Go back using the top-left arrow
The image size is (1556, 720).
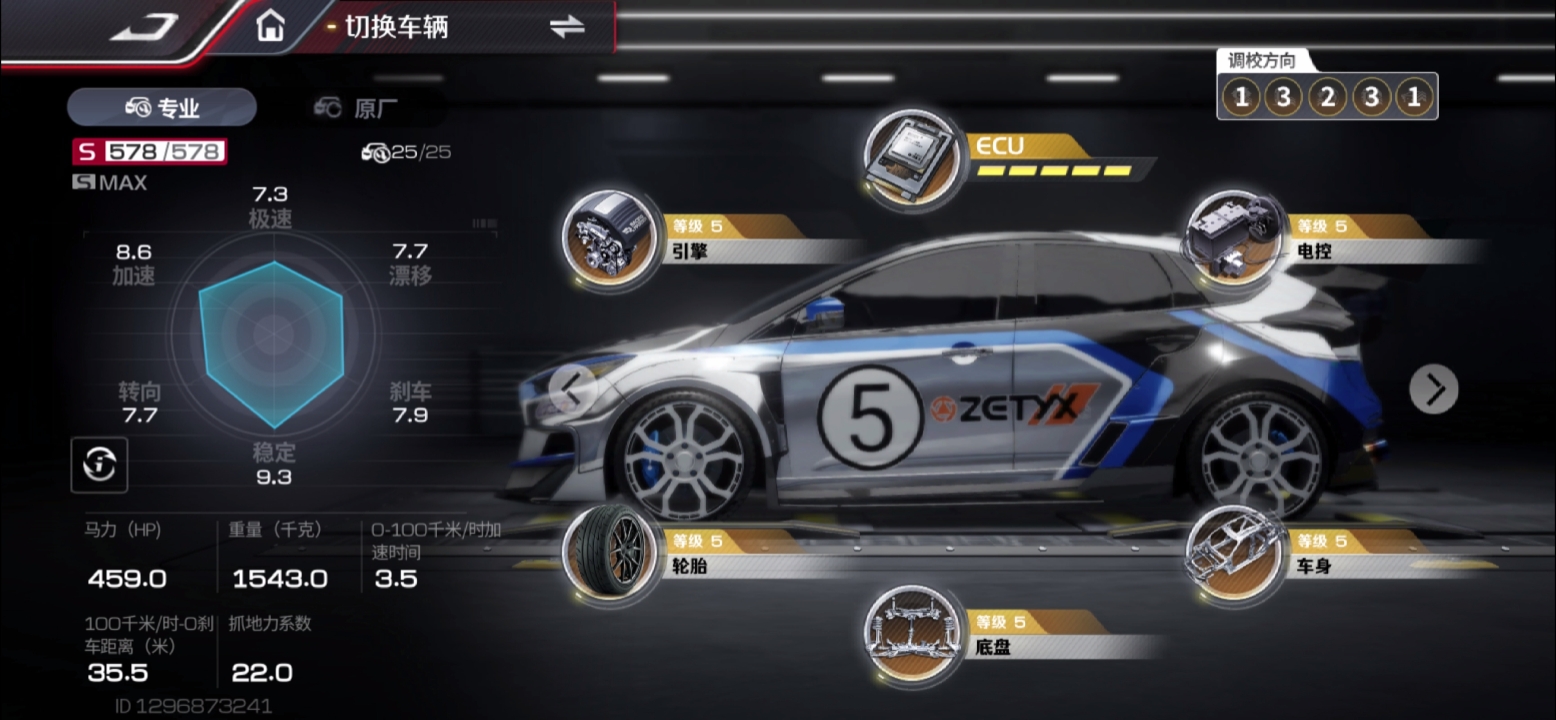coord(144,28)
